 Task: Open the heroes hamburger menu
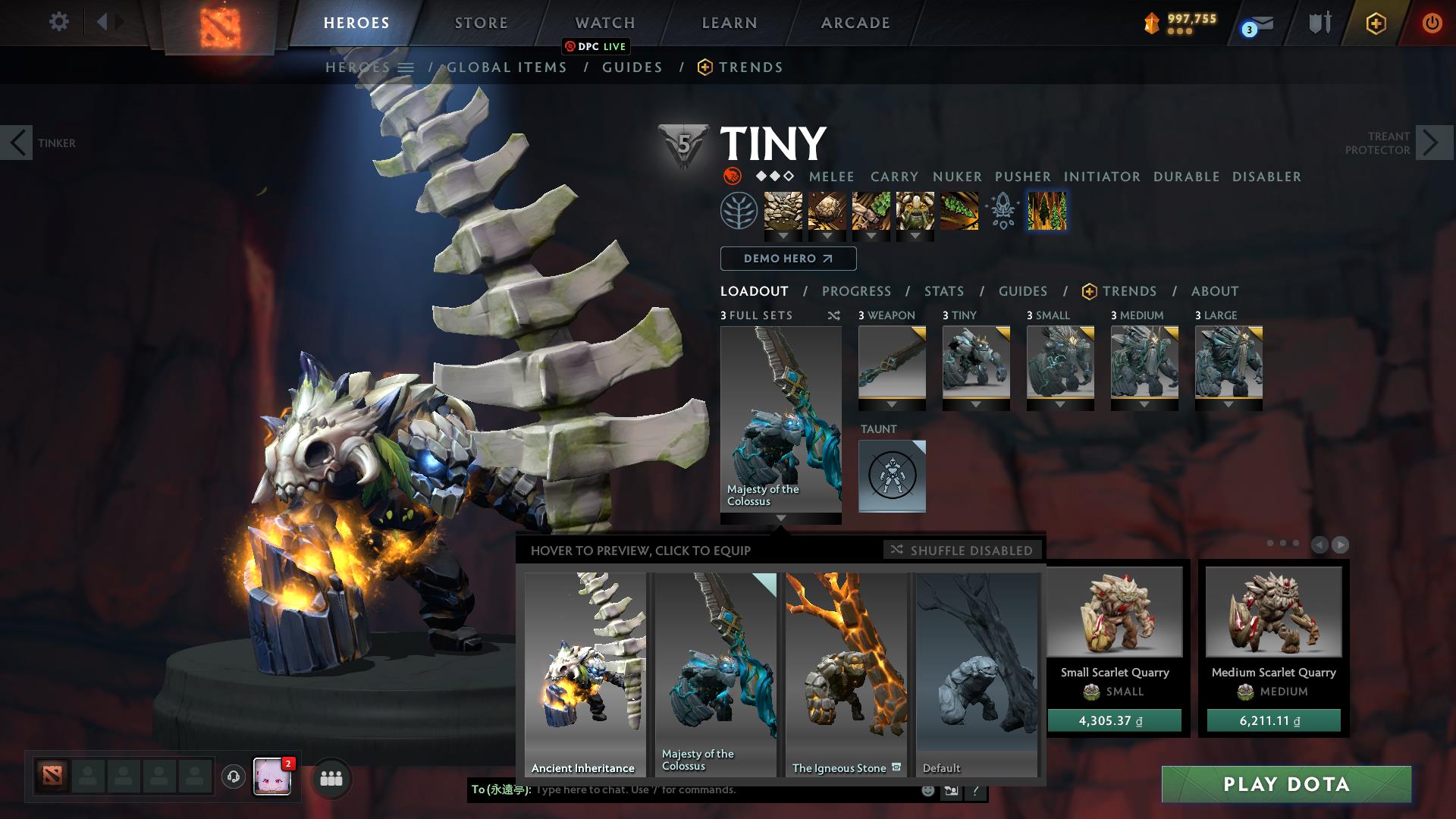407,67
